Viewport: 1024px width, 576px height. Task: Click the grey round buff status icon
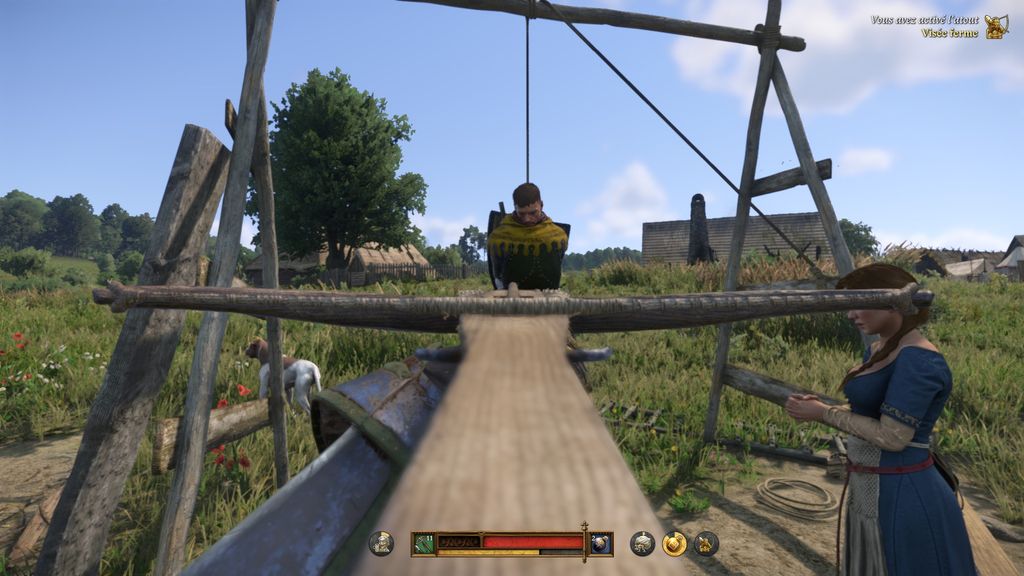coord(642,543)
